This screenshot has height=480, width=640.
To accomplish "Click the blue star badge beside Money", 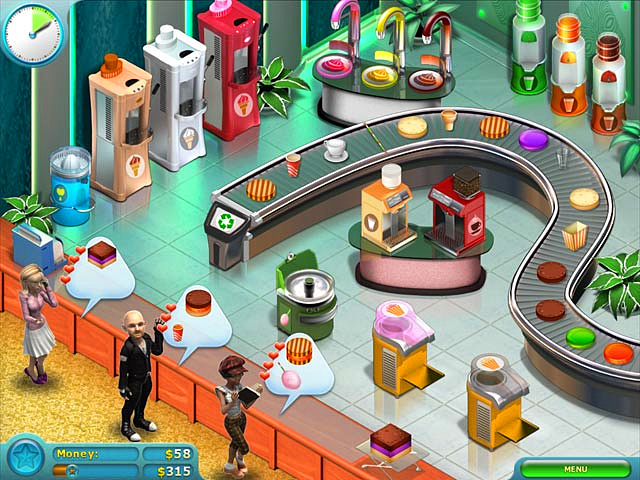I will tap(23, 457).
